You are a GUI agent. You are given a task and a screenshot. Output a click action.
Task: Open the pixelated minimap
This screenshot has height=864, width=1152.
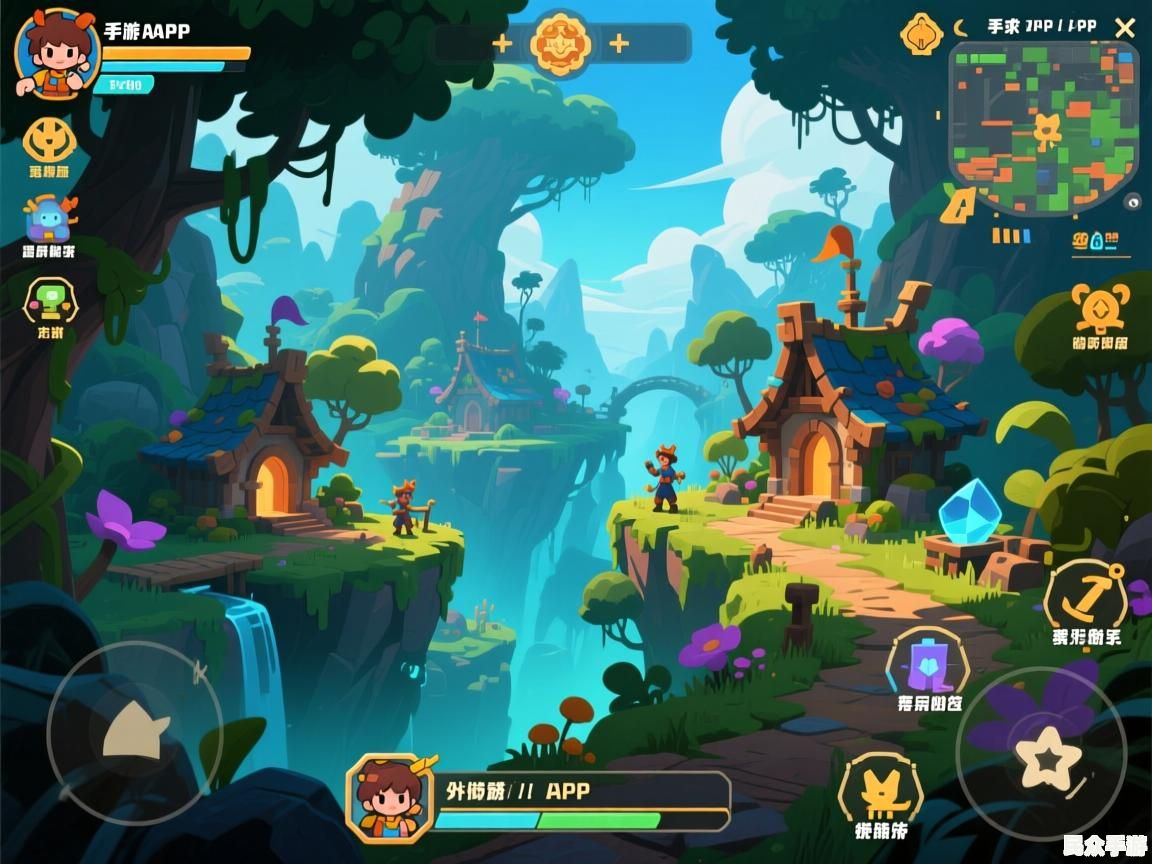tap(1045, 127)
